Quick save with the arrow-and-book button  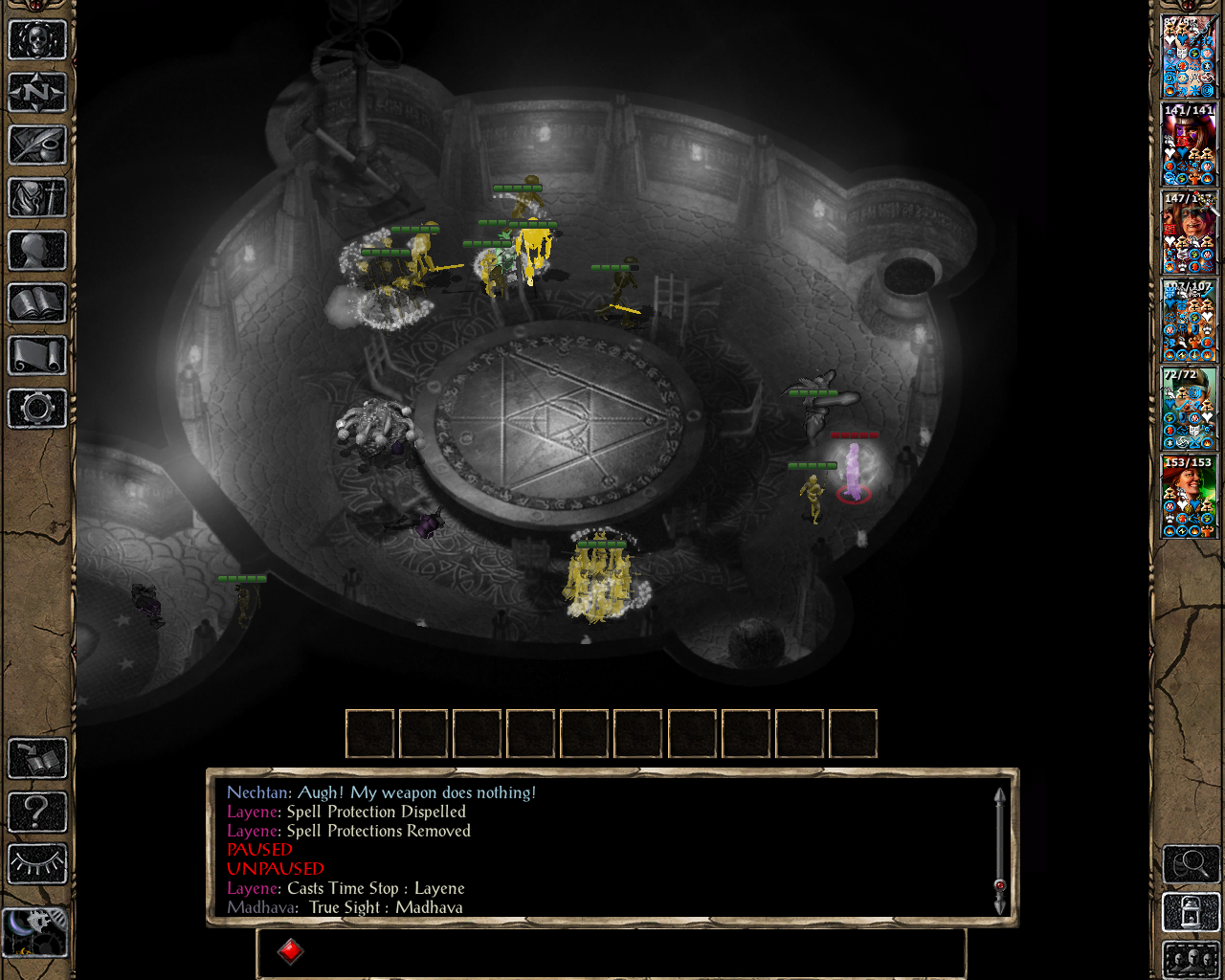[x=37, y=759]
